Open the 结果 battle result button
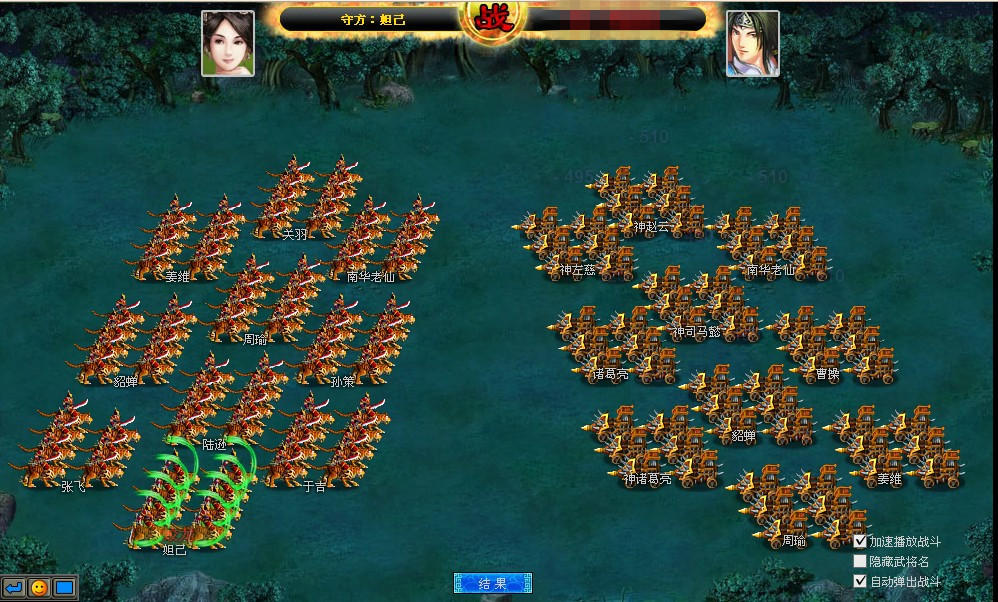 492,583
